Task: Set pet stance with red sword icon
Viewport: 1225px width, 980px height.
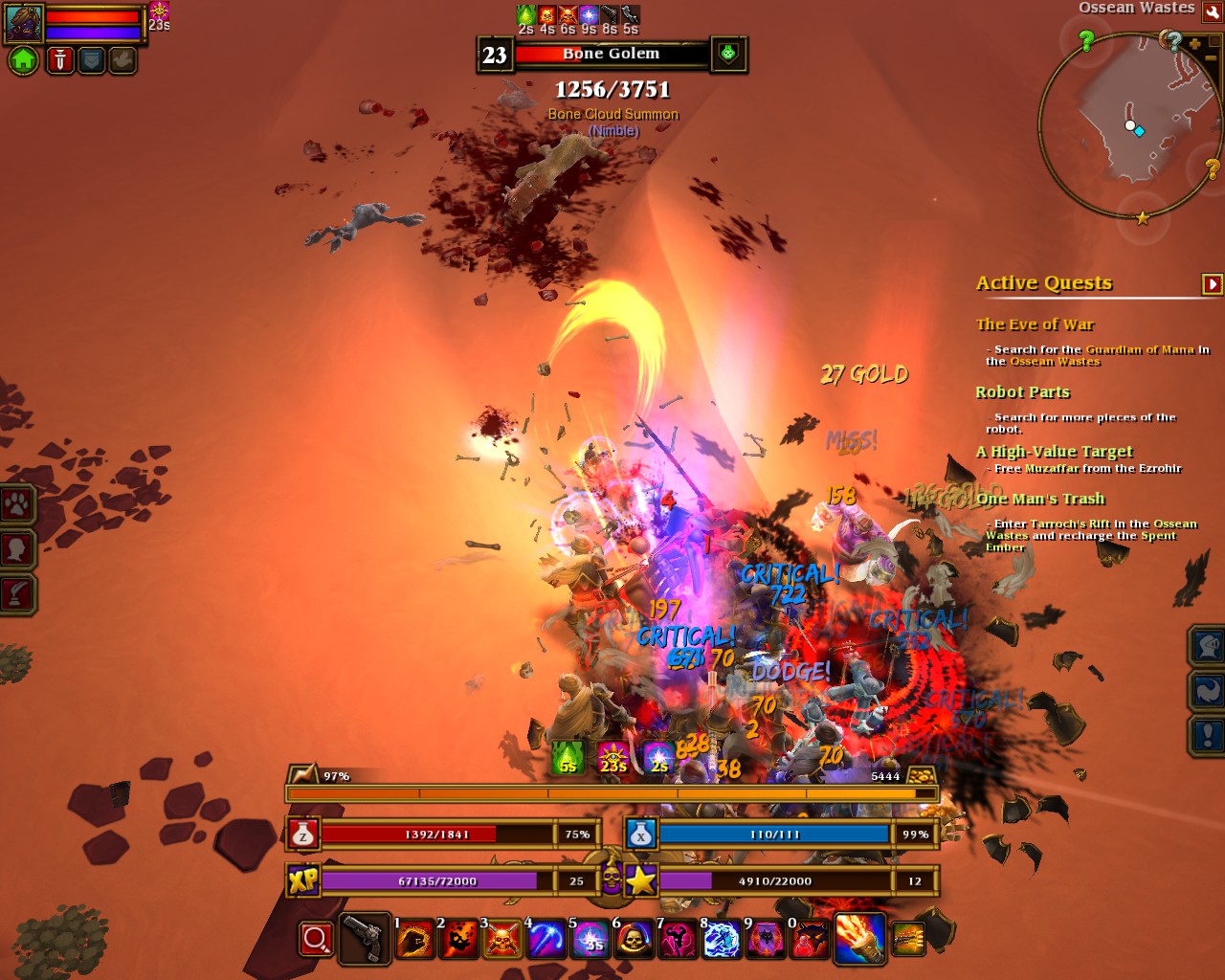Action: (59, 60)
